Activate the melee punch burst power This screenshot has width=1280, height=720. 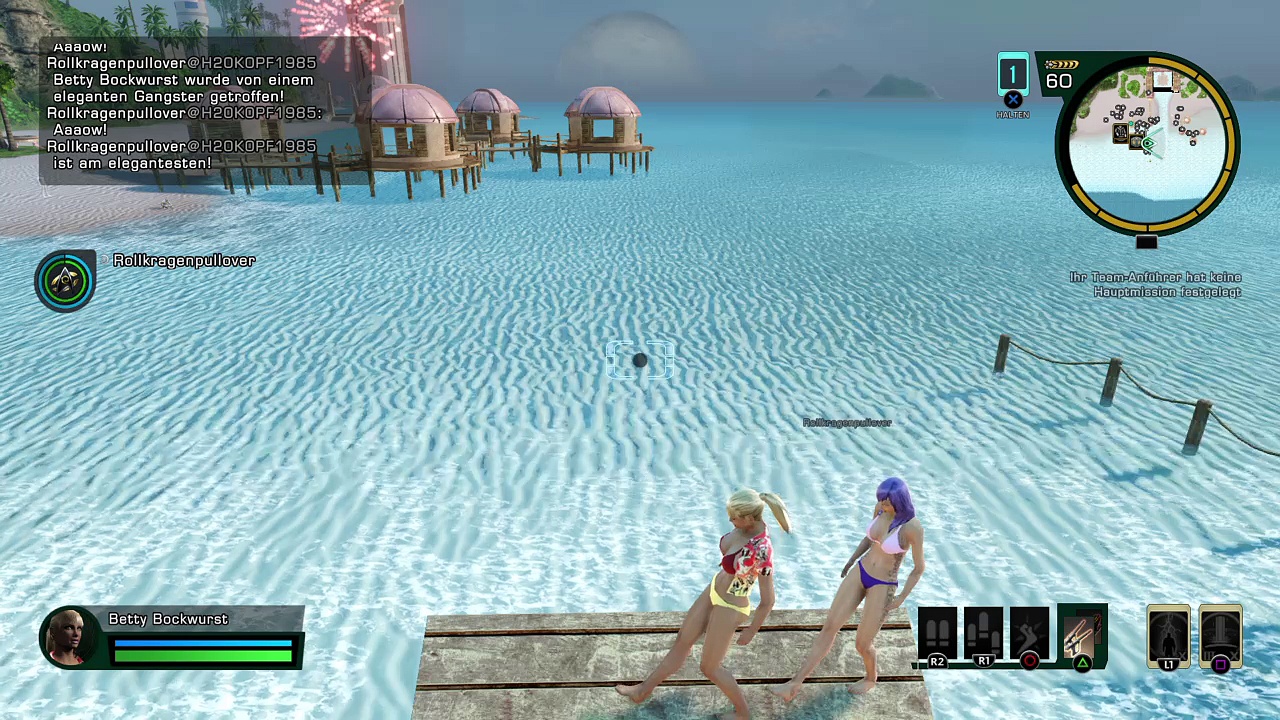pyautogui.click(x=1029, y=634)
